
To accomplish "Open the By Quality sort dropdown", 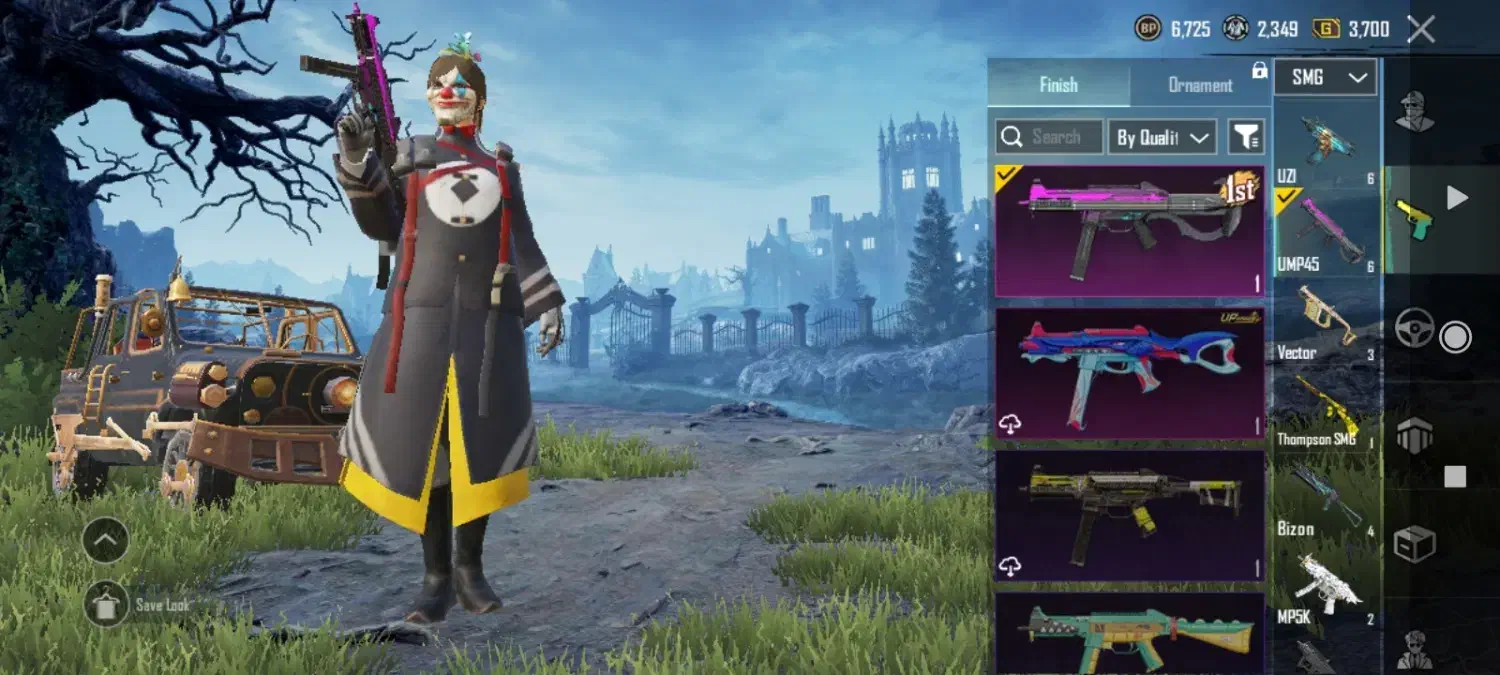I will pyautogui.click(x=1162, y=137).
